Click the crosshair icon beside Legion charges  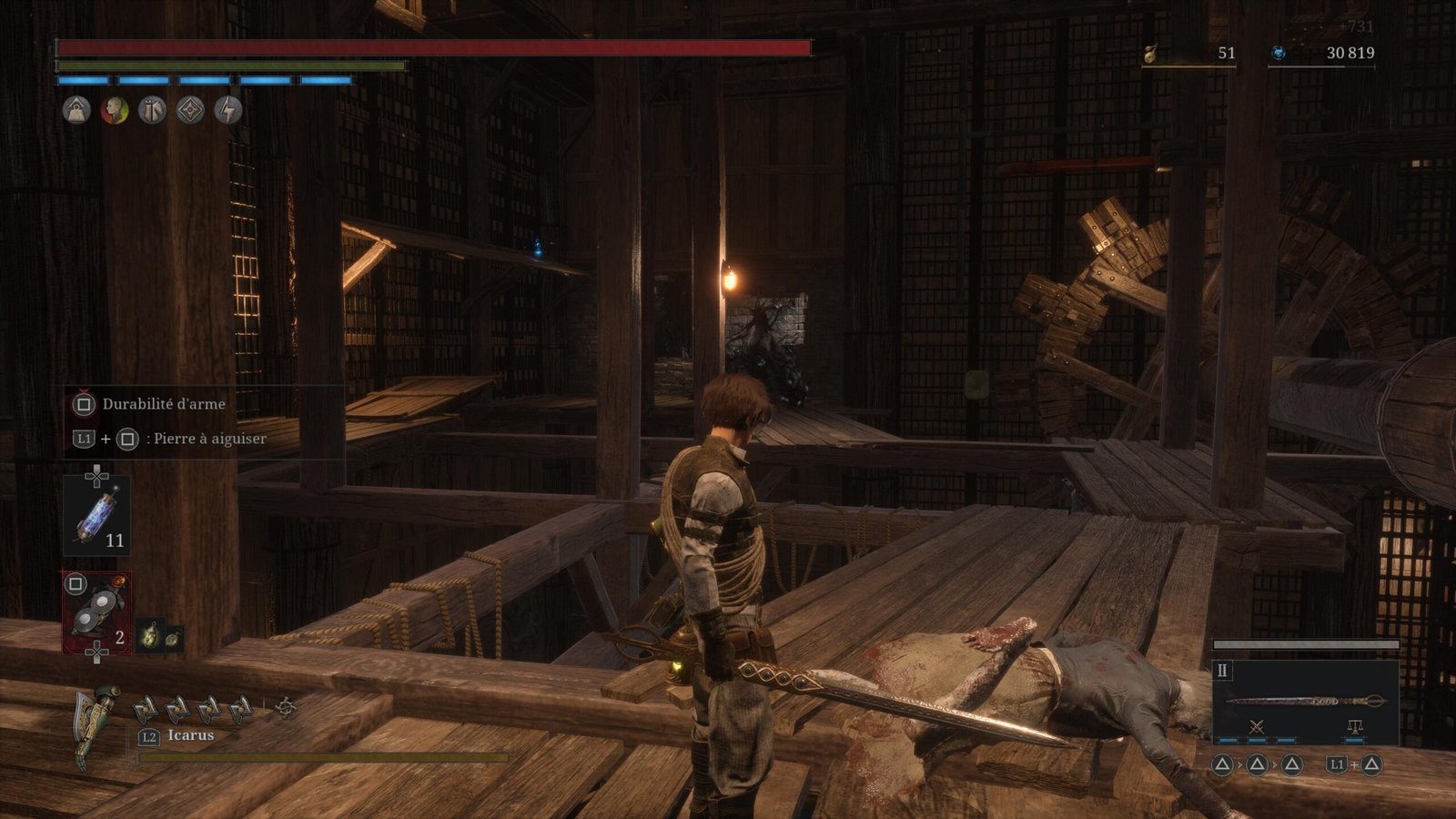click(x=286, y=707)
